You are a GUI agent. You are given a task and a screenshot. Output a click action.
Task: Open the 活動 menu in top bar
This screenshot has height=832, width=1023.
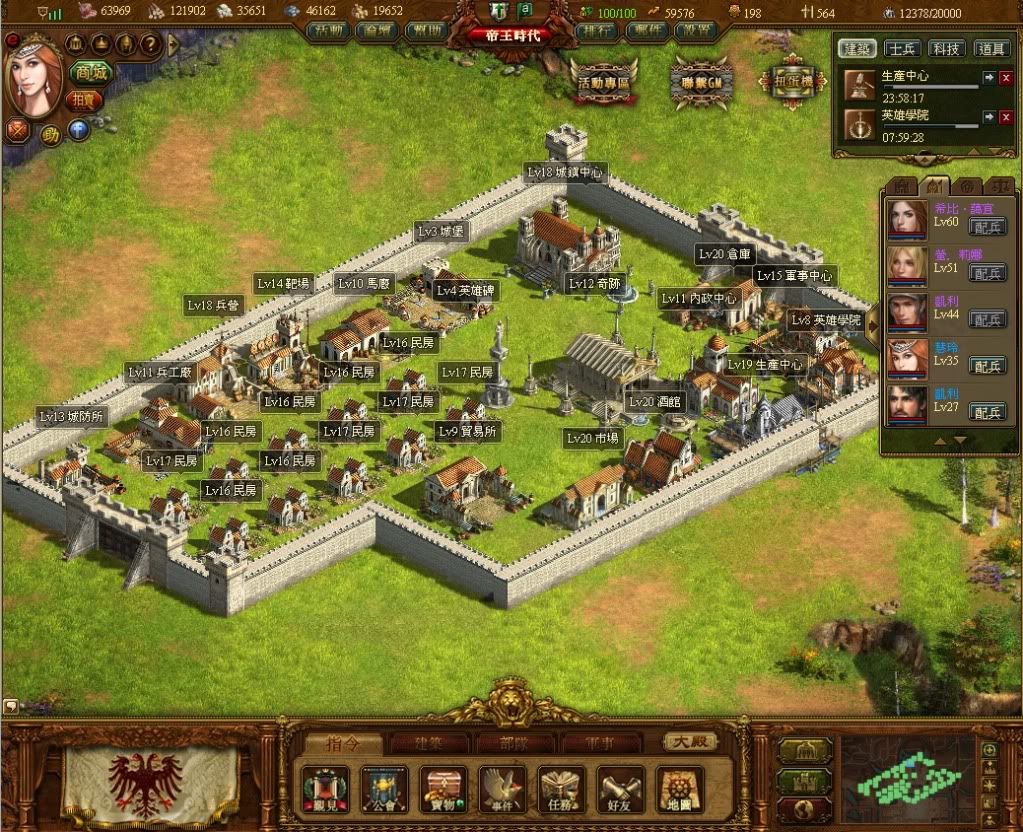coord(329,31)
